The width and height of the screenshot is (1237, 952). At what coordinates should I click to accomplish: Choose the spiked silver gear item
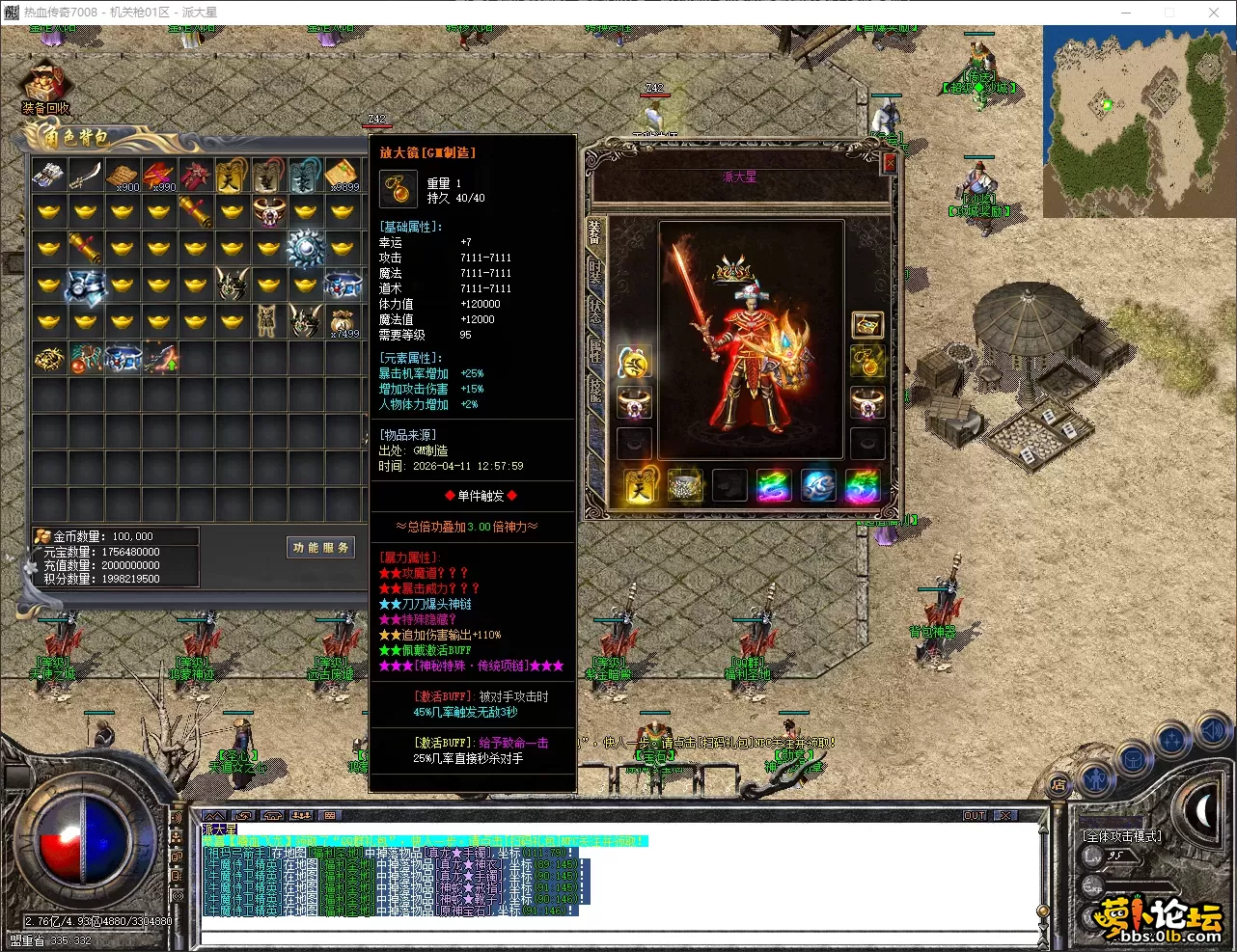point(306,248)
